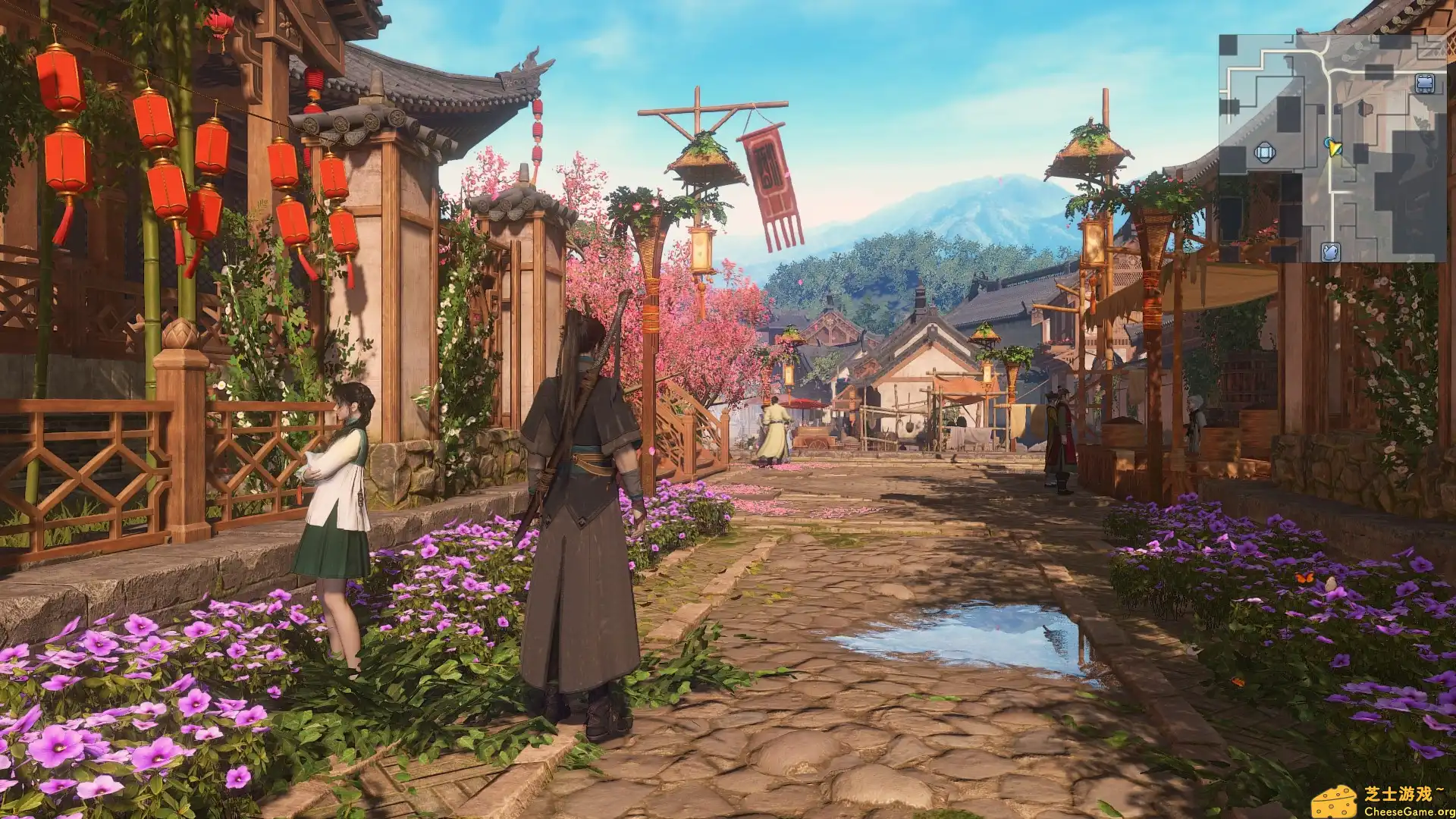Select the yellow player arrow on minimap
This screenshot has width=1456, height=819.
click(1335, 148)
